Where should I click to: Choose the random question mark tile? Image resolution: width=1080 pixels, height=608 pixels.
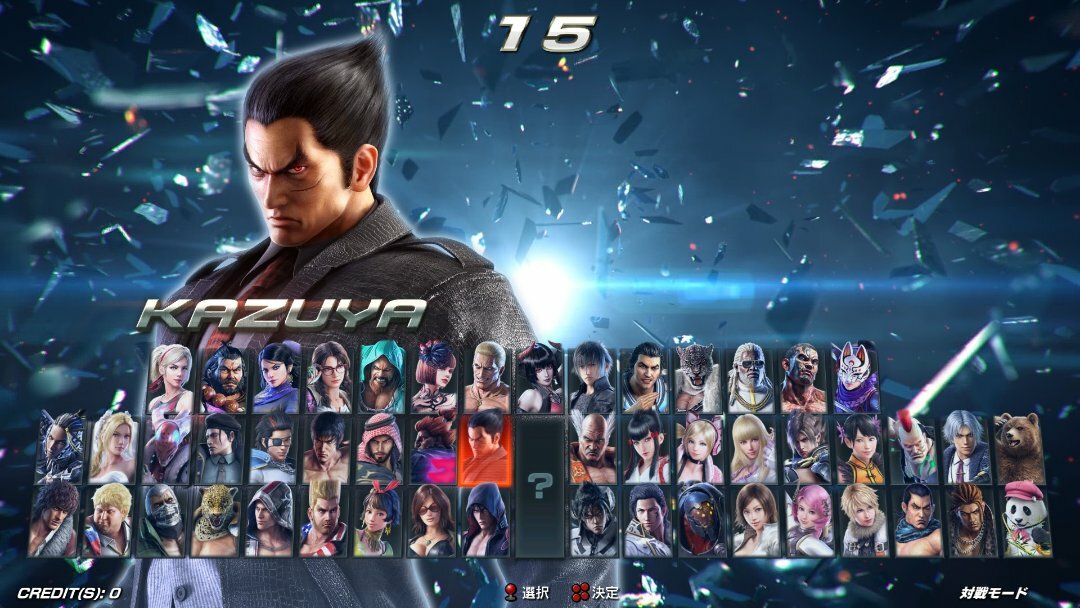click(540, 486)
